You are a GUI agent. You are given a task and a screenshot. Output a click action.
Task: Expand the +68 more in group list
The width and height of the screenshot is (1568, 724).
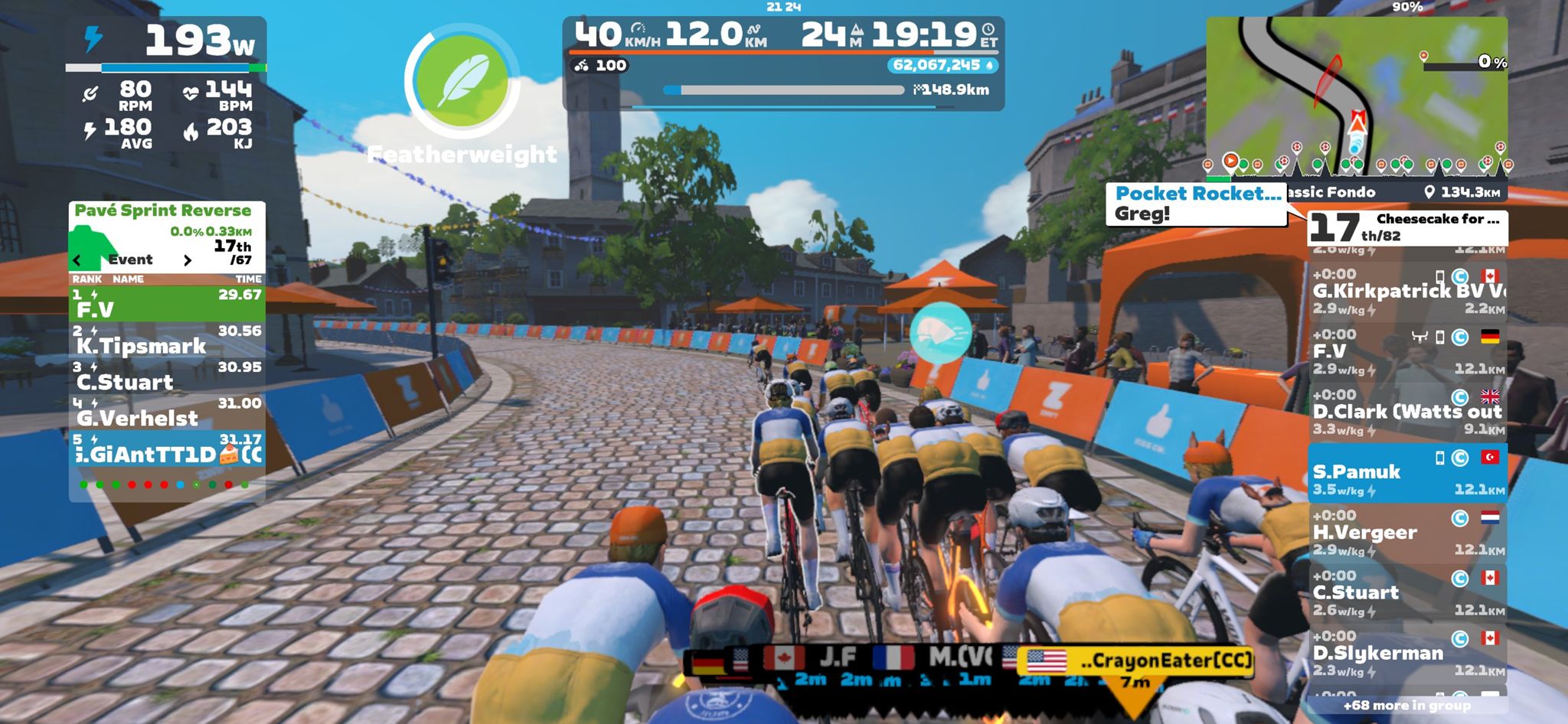[x=1407, y=706]
